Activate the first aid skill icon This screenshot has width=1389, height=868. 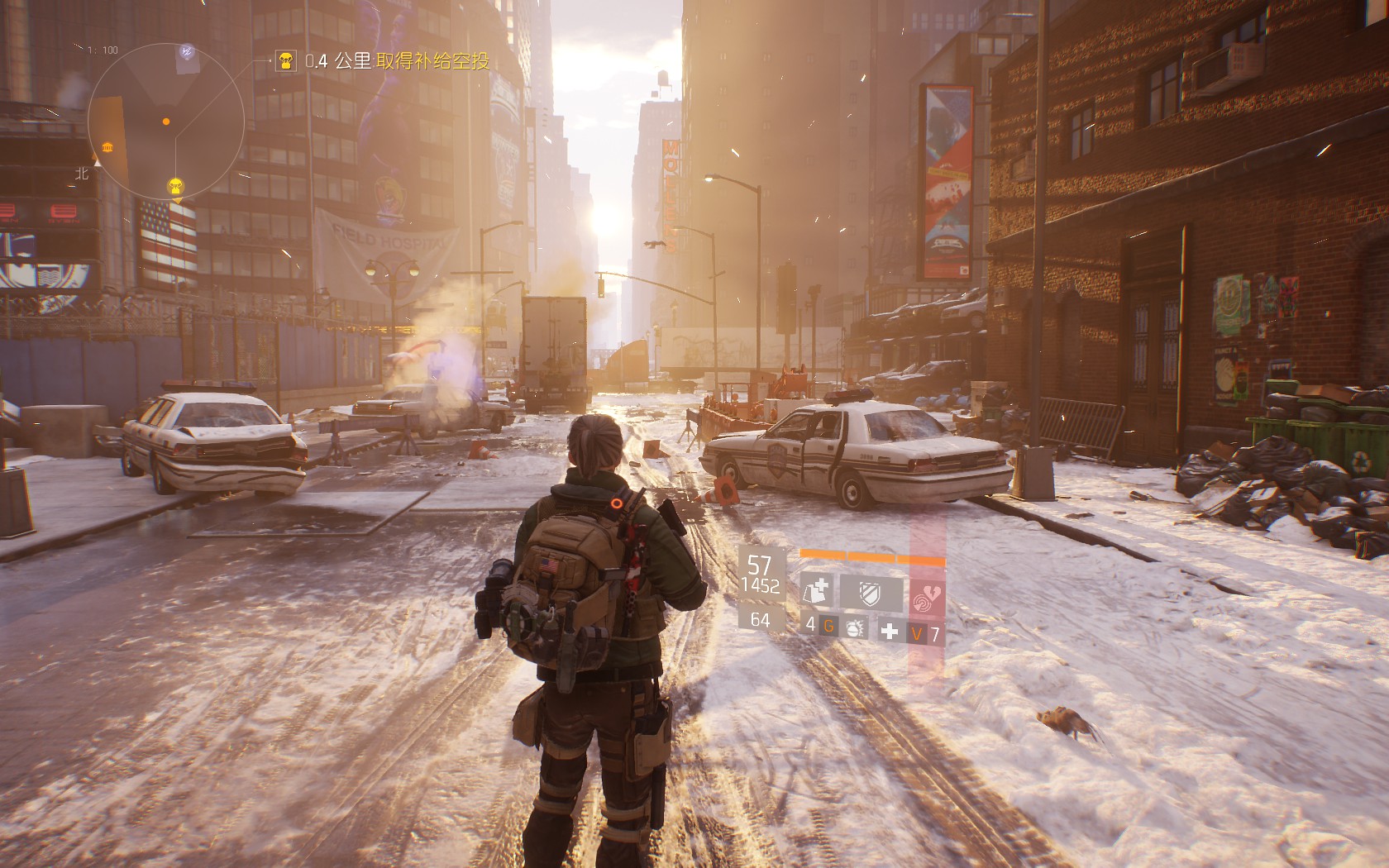point(816,592)
